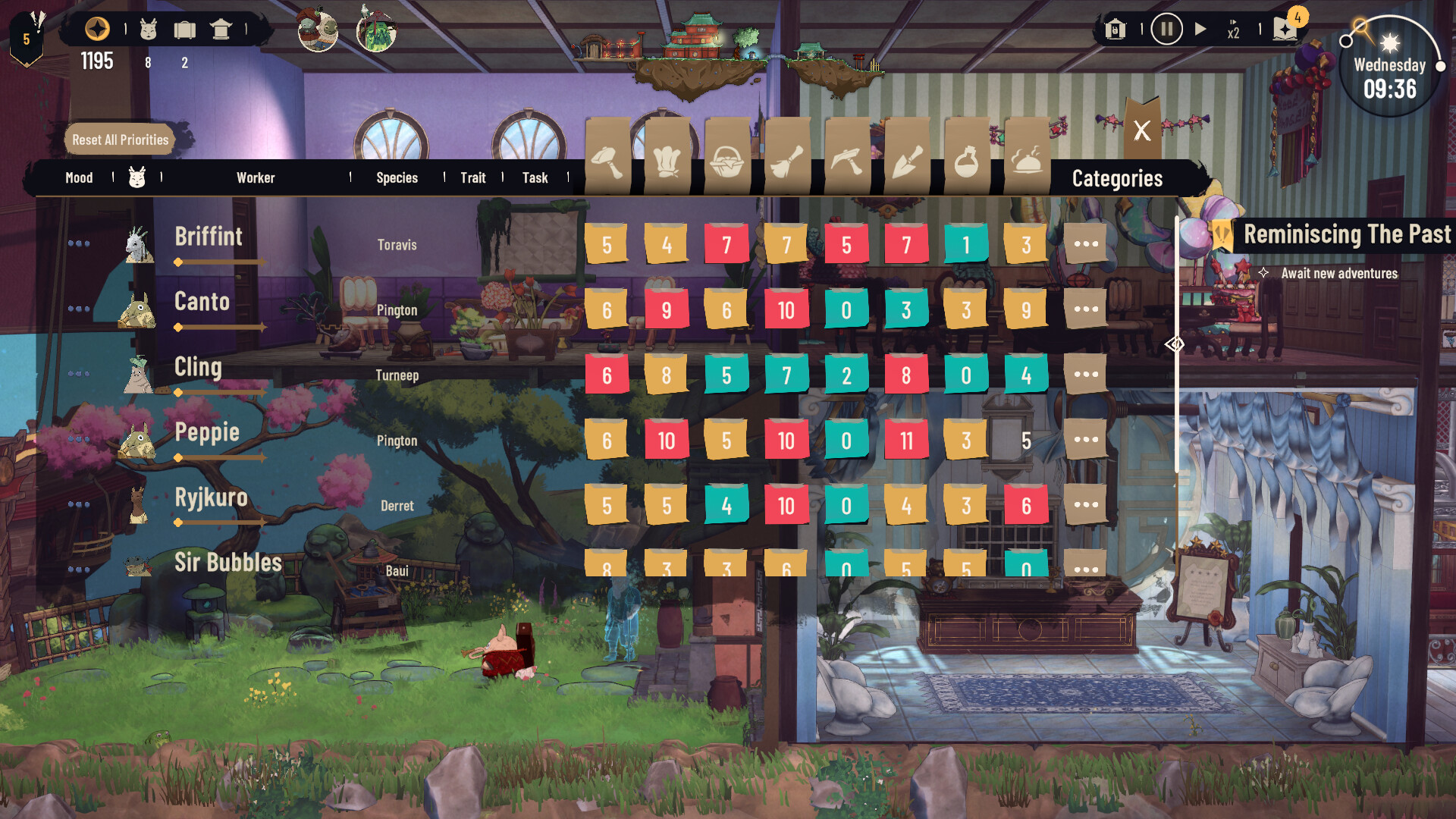
Task: Close the worker priorities panel
Action: coord(1142,130)
